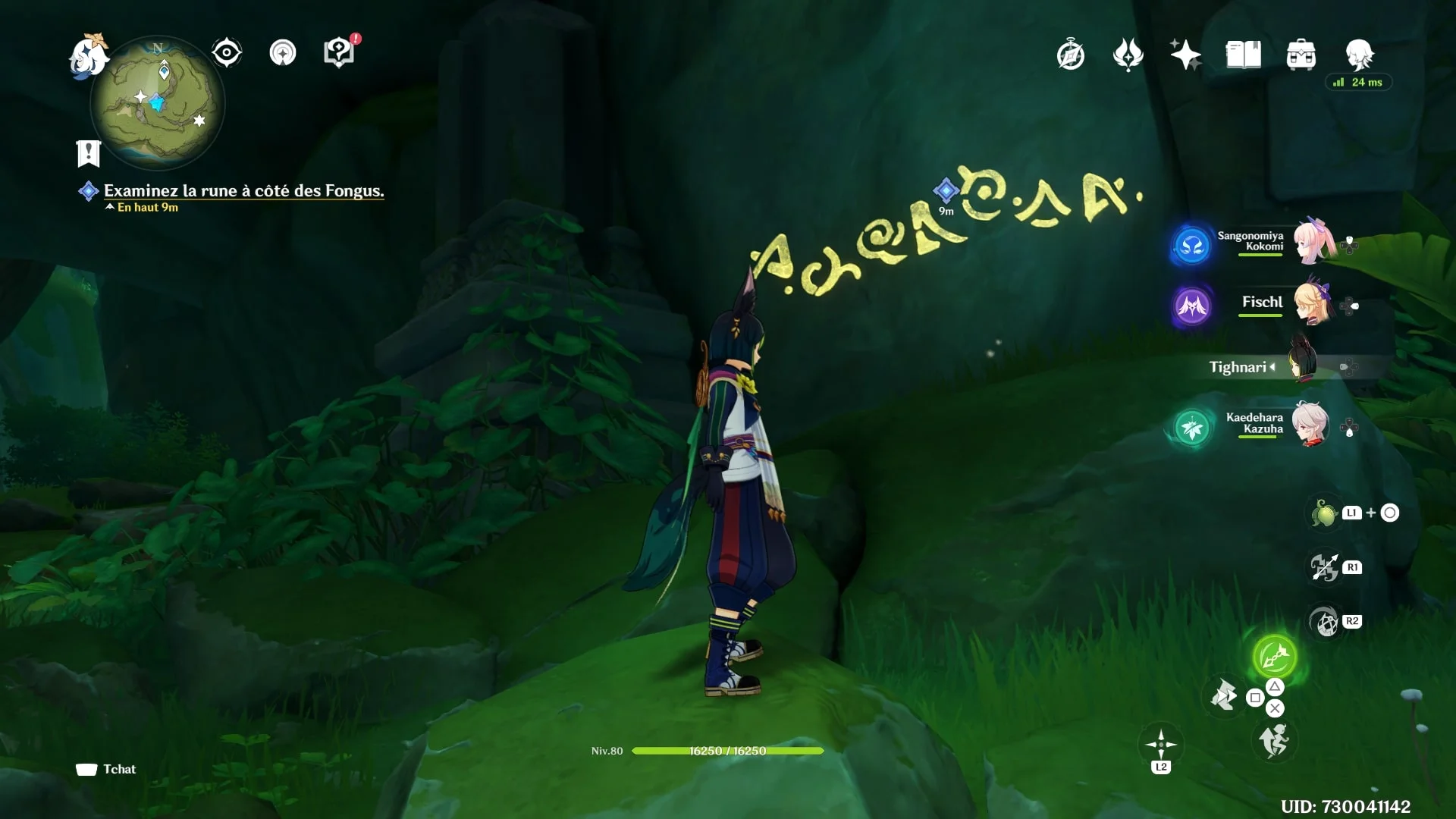Use the turtle gadget icon

[x=1324, y=513]
